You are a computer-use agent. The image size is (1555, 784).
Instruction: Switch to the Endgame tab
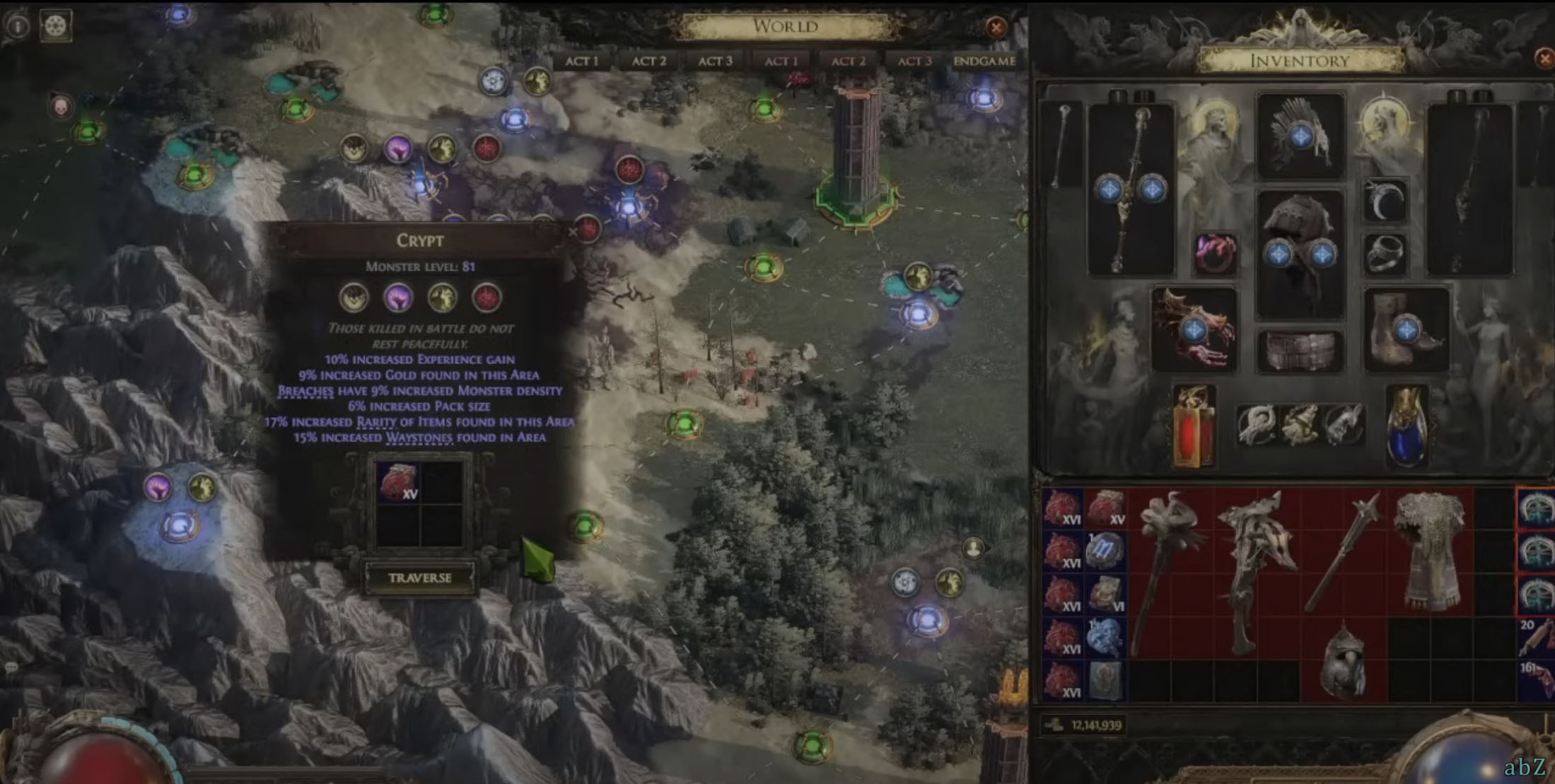click(x=984, y=62)
